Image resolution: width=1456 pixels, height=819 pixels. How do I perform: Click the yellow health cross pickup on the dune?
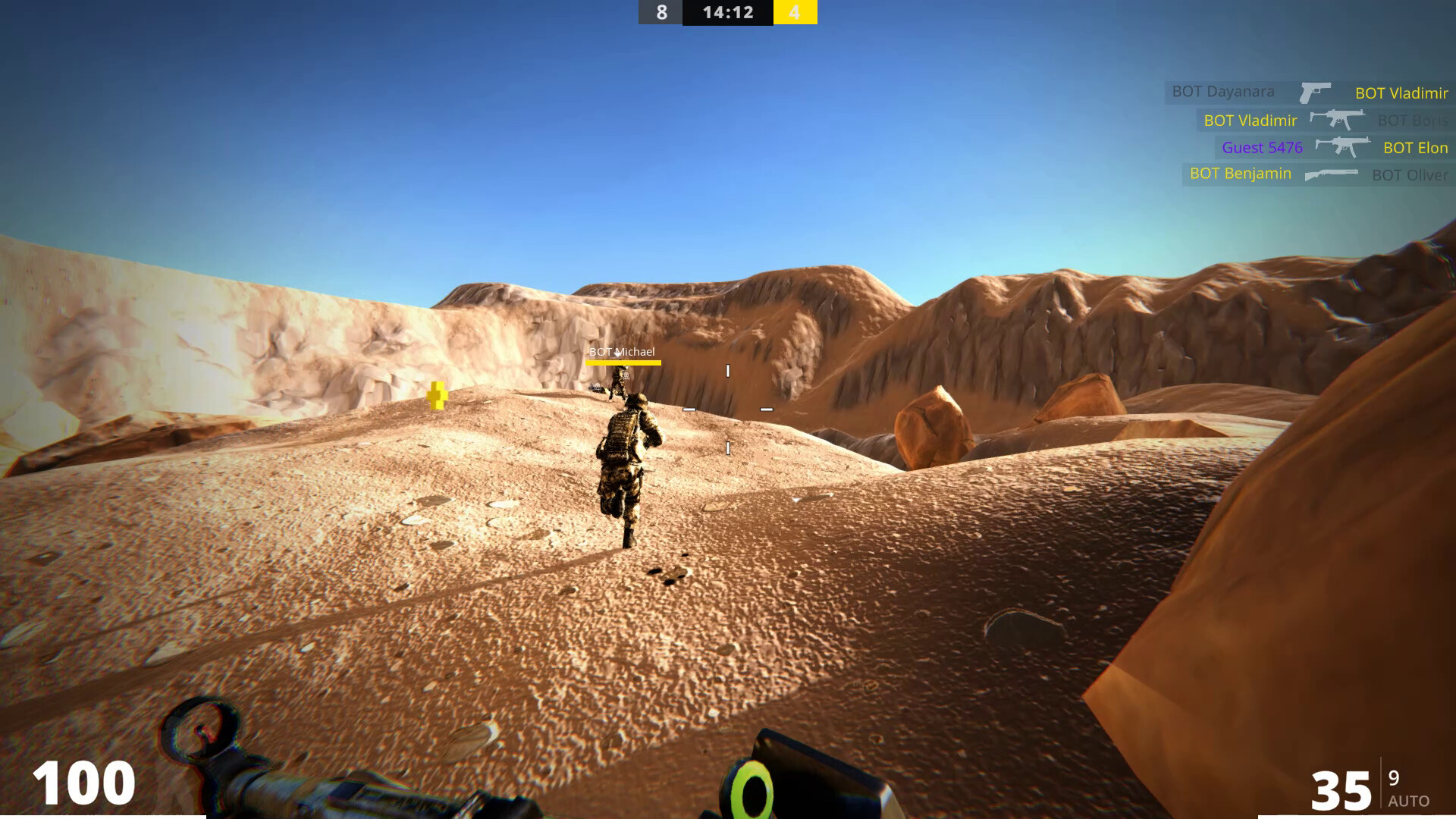[x=438, y=394]
